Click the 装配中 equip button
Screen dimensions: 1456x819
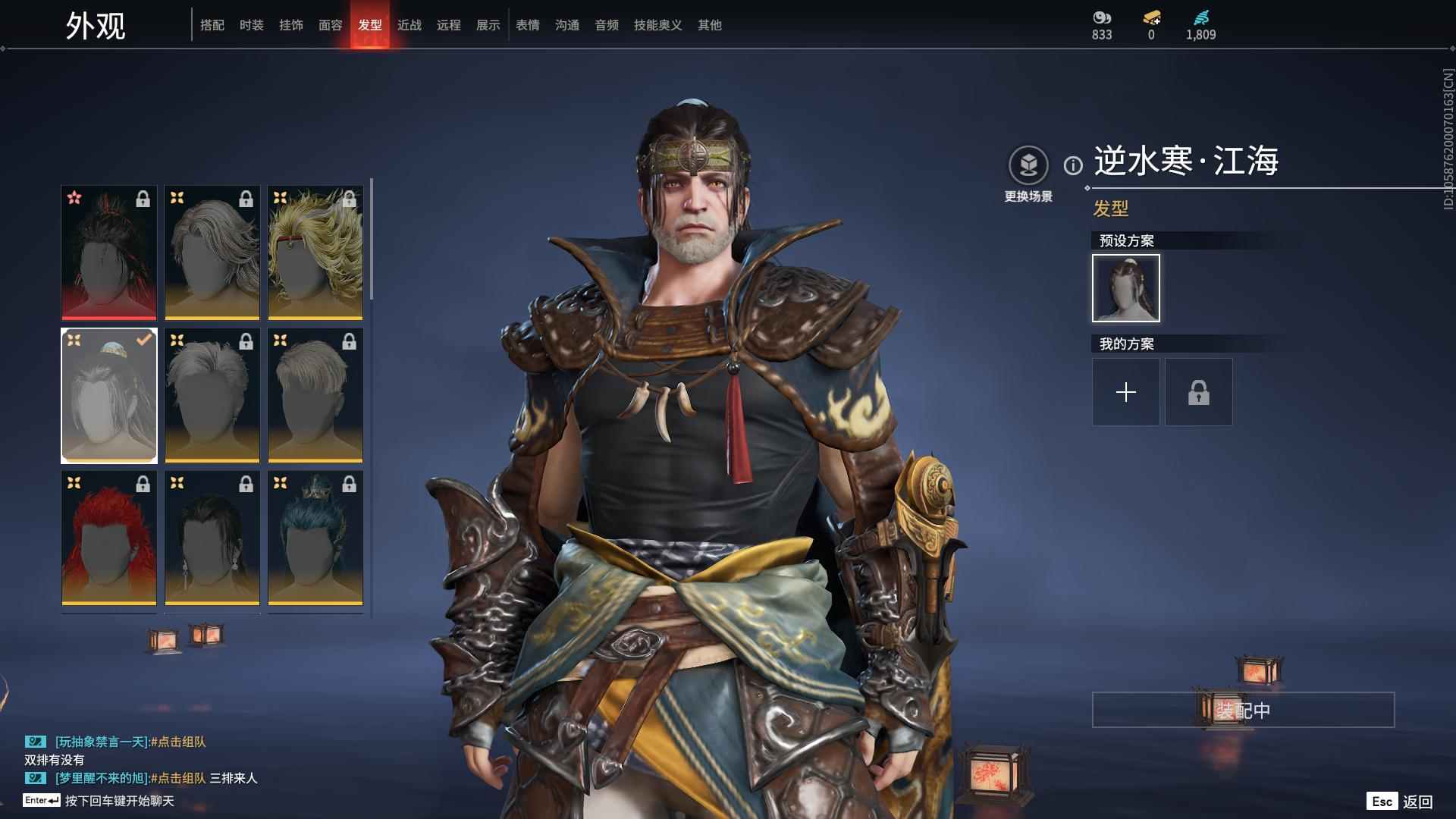(x=1243, y=710)
